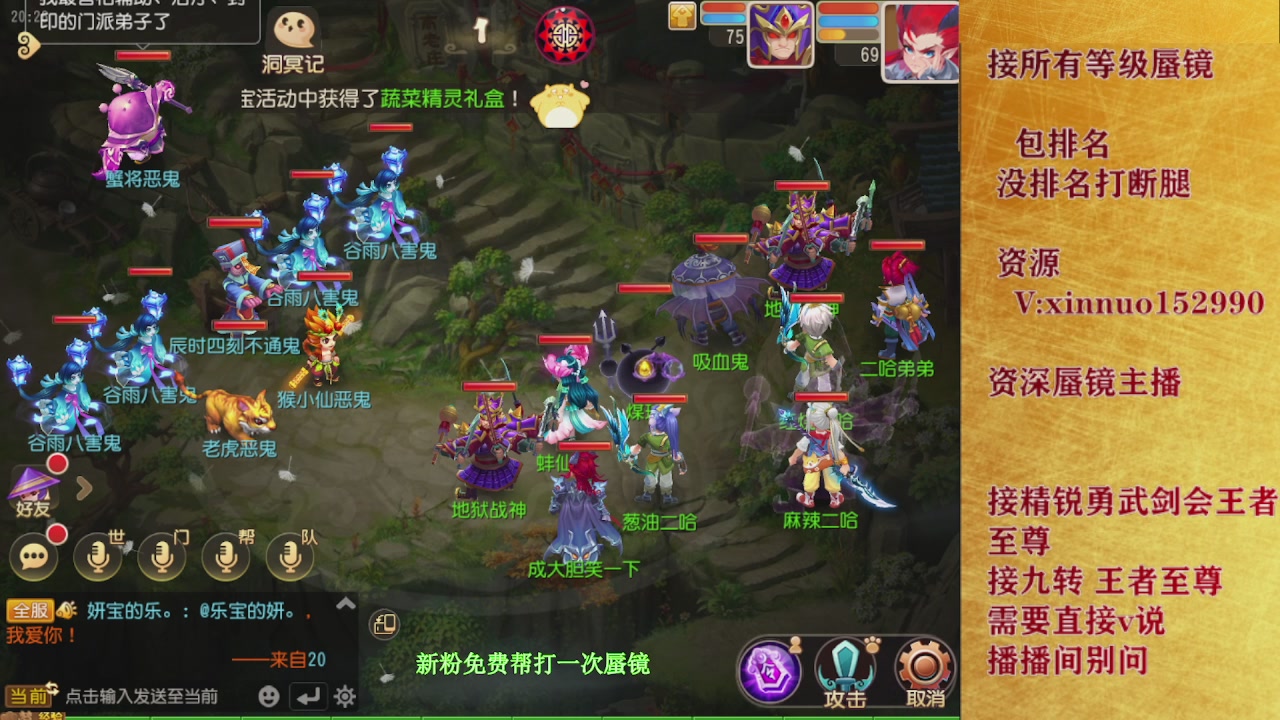Collapse the chat panel with the up chevron
Viewport: 1280px width, 720px height.
click(x=347, y=604)
